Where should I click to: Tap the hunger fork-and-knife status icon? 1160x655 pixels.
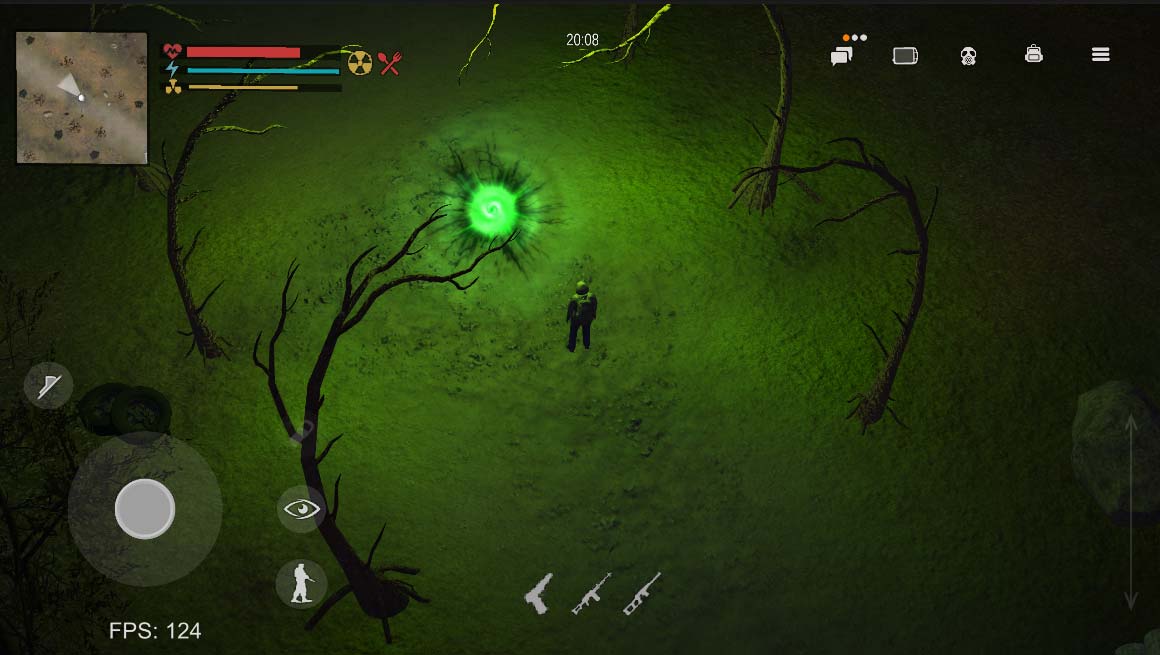[389, 63]
